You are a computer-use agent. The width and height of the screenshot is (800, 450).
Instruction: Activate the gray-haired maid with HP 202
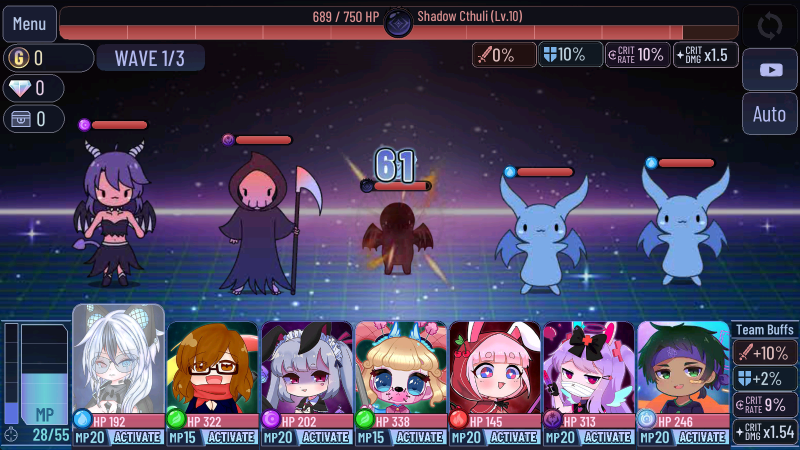click(x=326, y=437)
